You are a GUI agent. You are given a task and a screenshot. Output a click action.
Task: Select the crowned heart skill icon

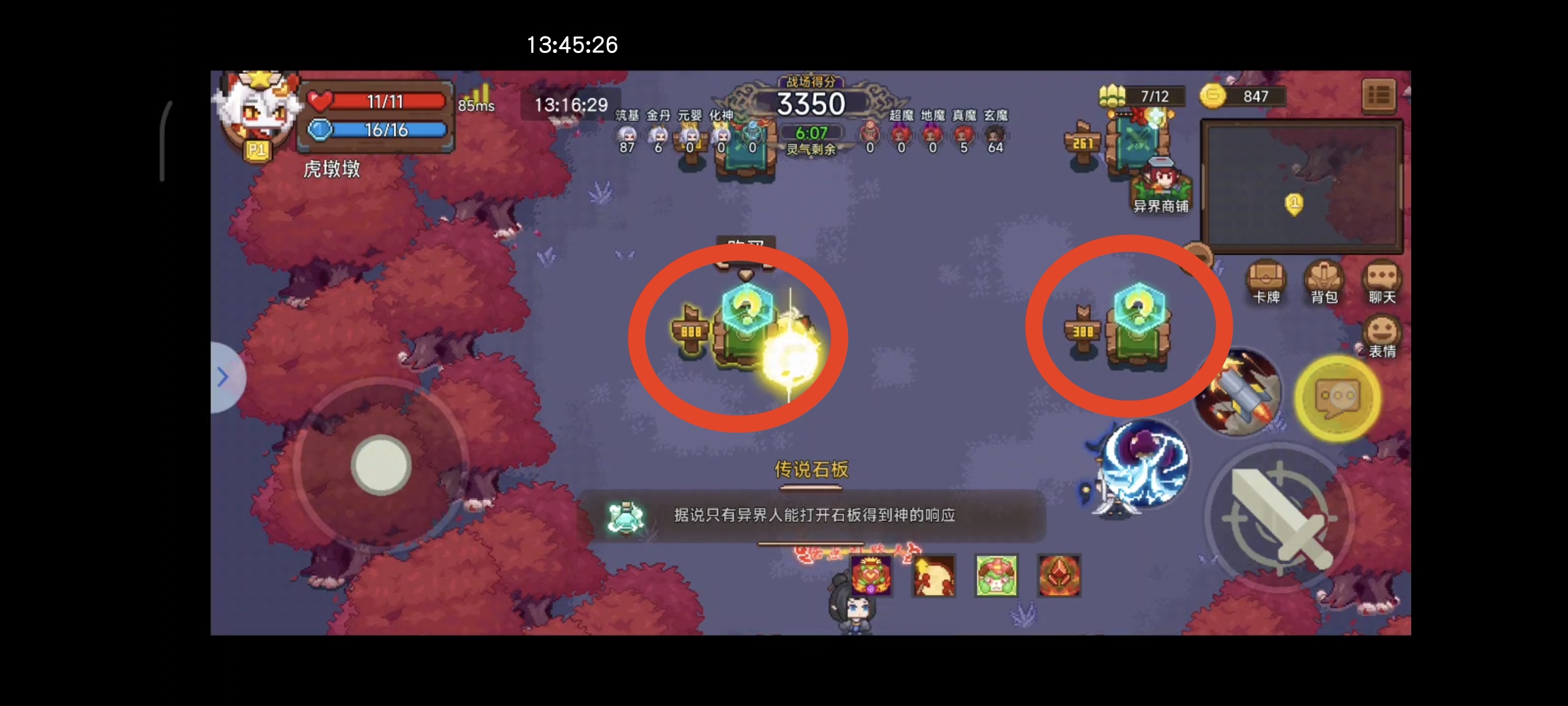872,575
